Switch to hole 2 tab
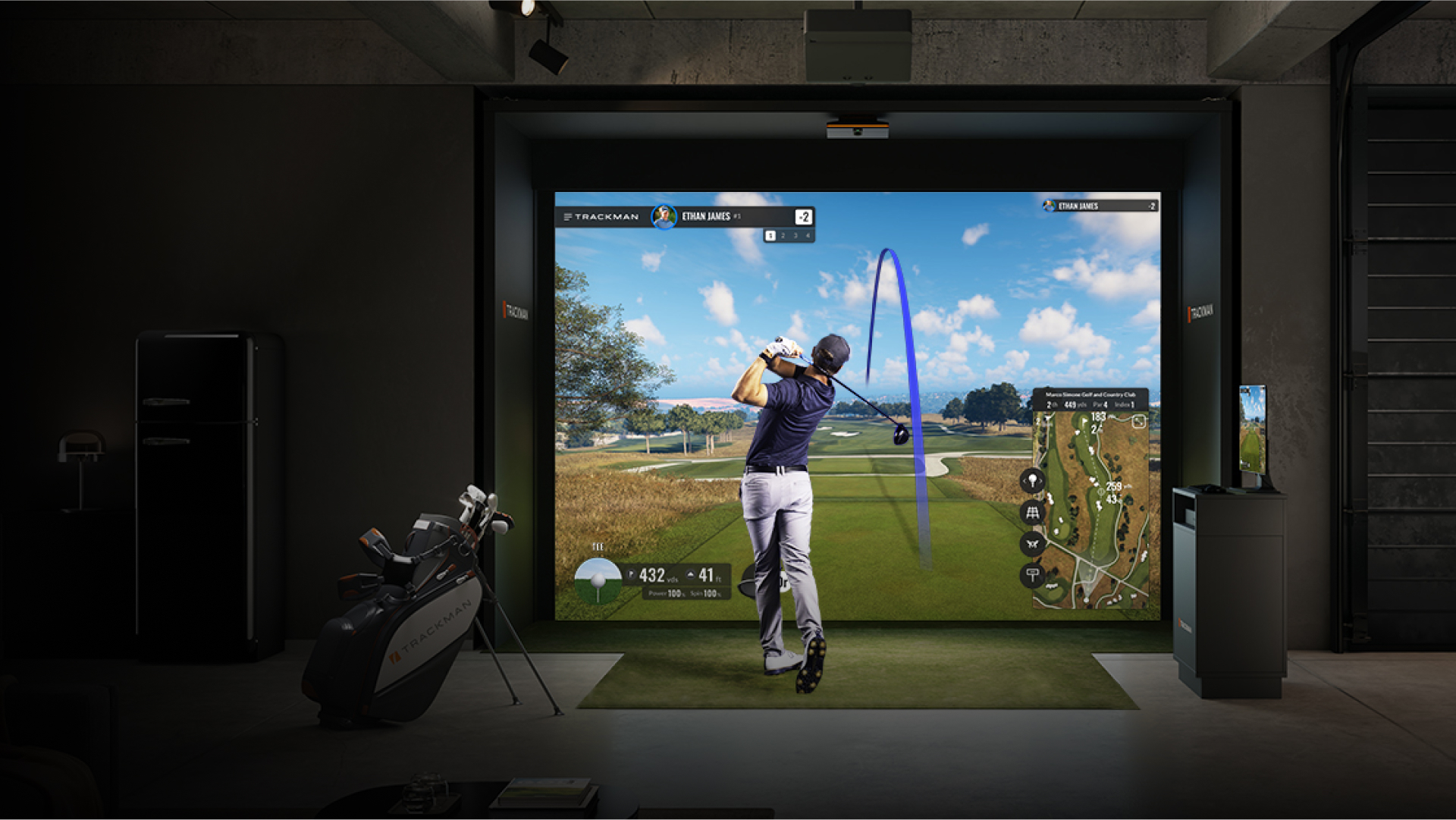1456x820 pixels. (783, 236)
